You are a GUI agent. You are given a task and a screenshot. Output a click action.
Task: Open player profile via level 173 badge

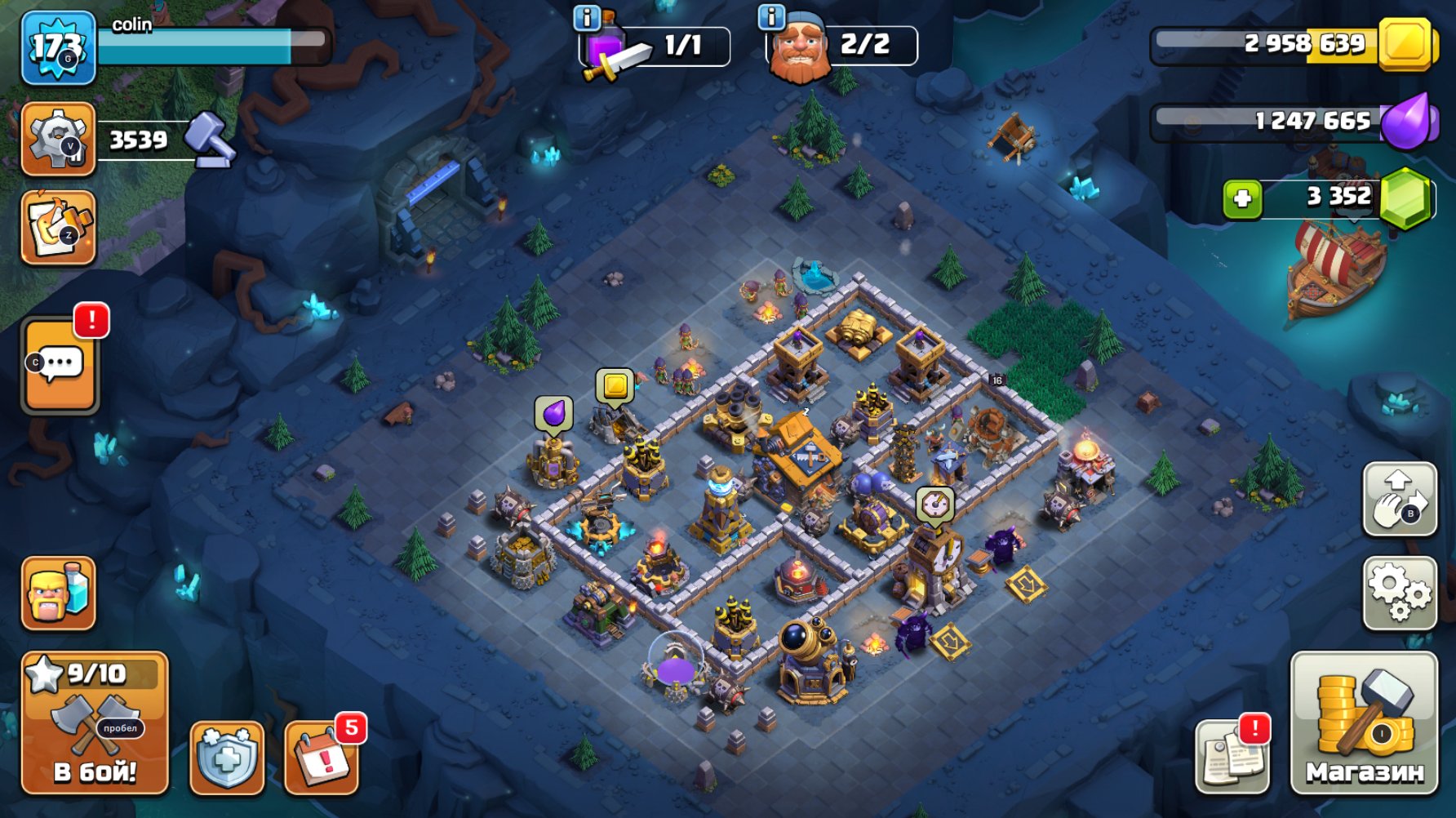57,47
